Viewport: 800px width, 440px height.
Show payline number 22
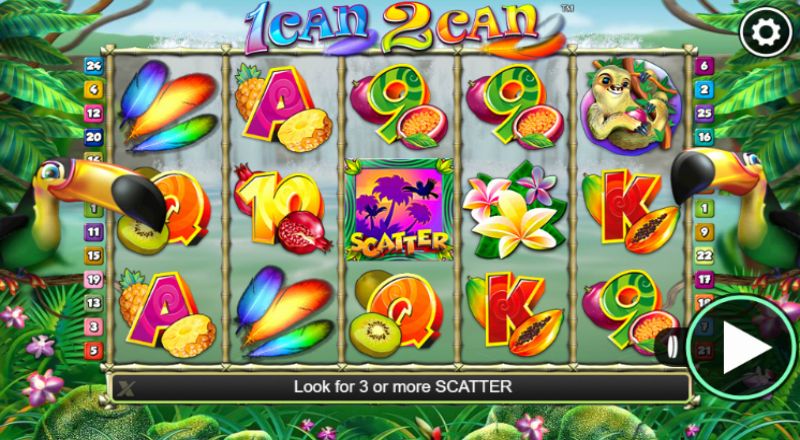click(704, 256)
